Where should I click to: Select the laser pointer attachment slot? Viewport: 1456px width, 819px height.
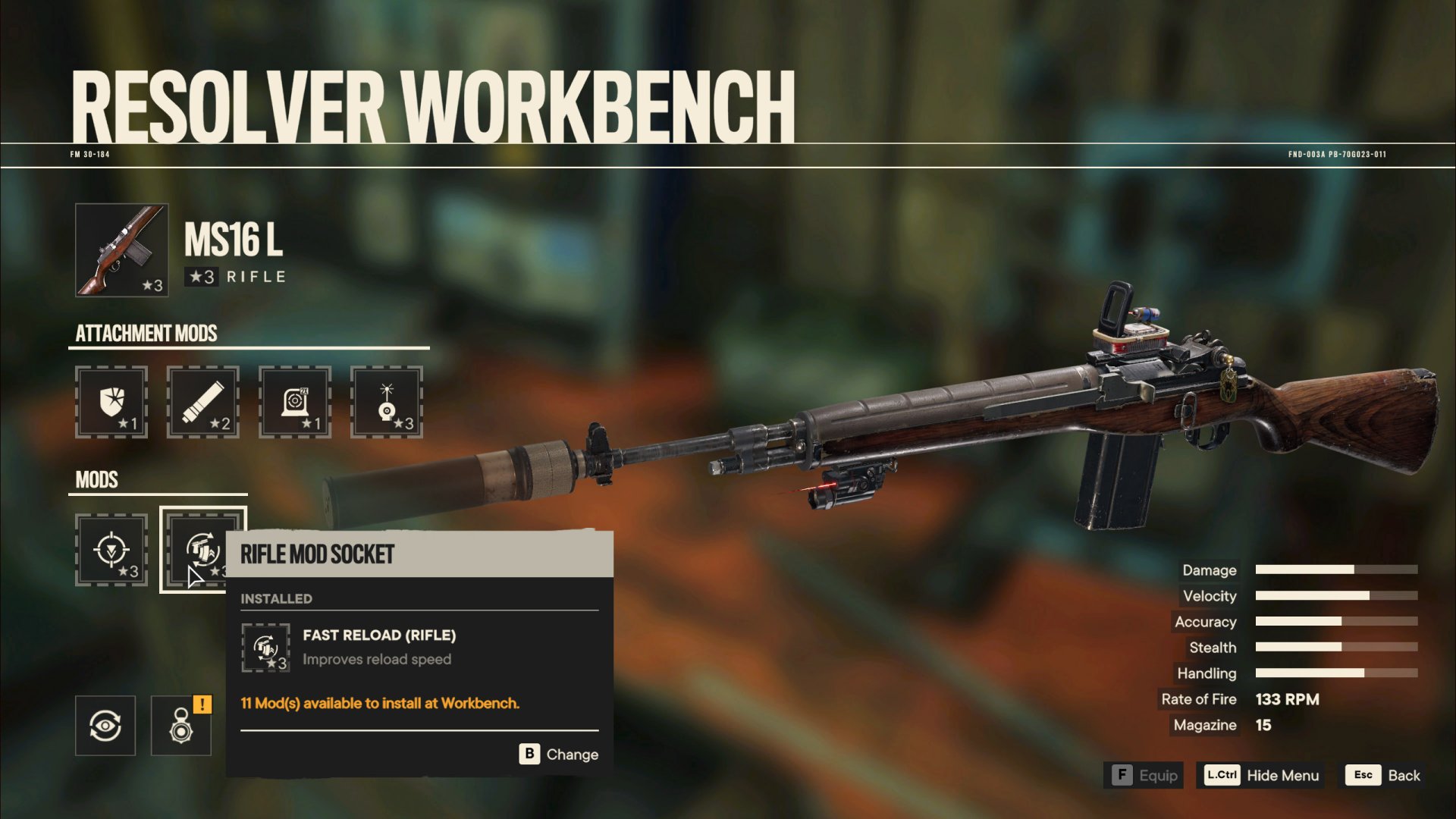387,402
